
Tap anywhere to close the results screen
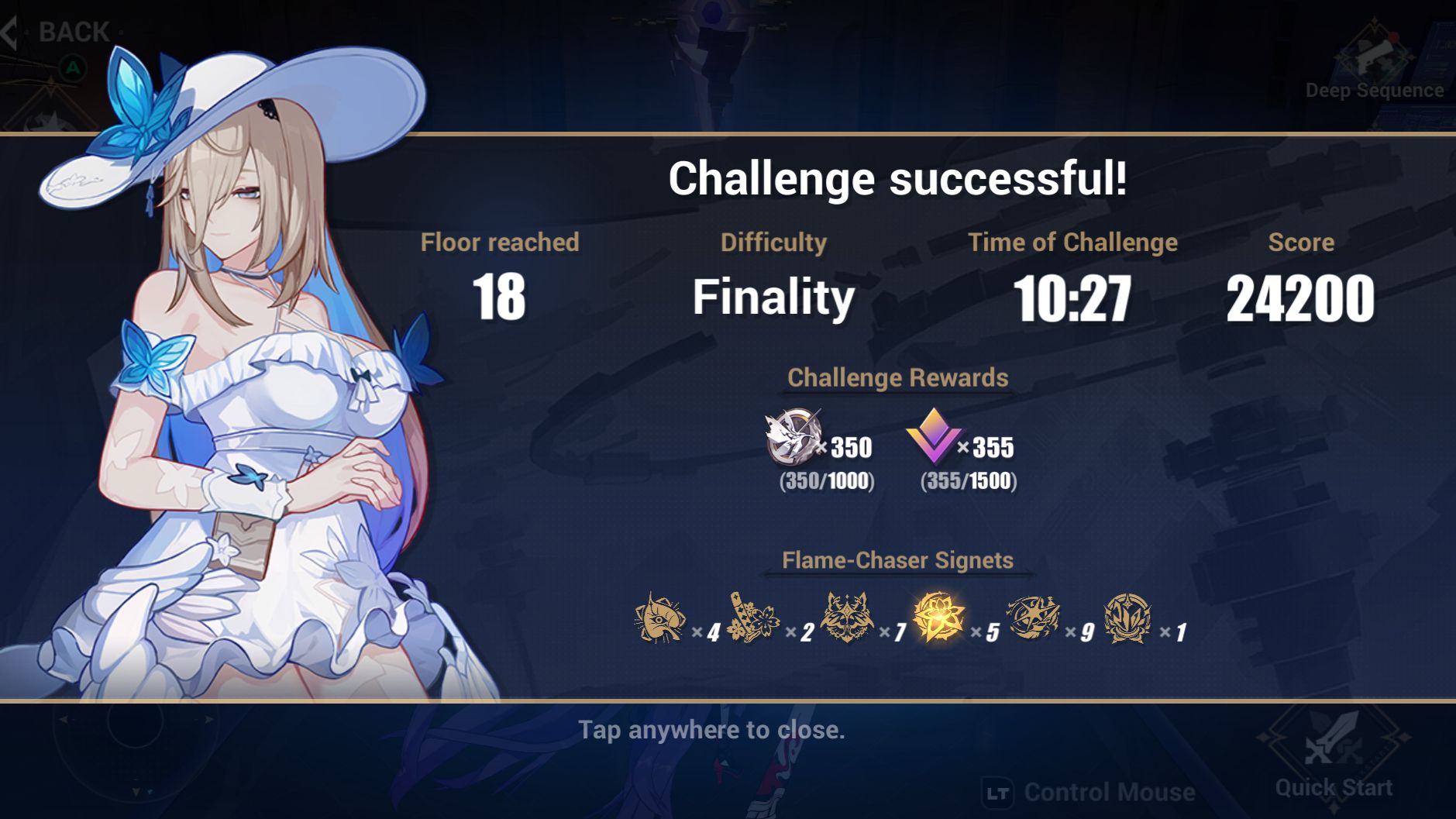(x=713, y=729)
